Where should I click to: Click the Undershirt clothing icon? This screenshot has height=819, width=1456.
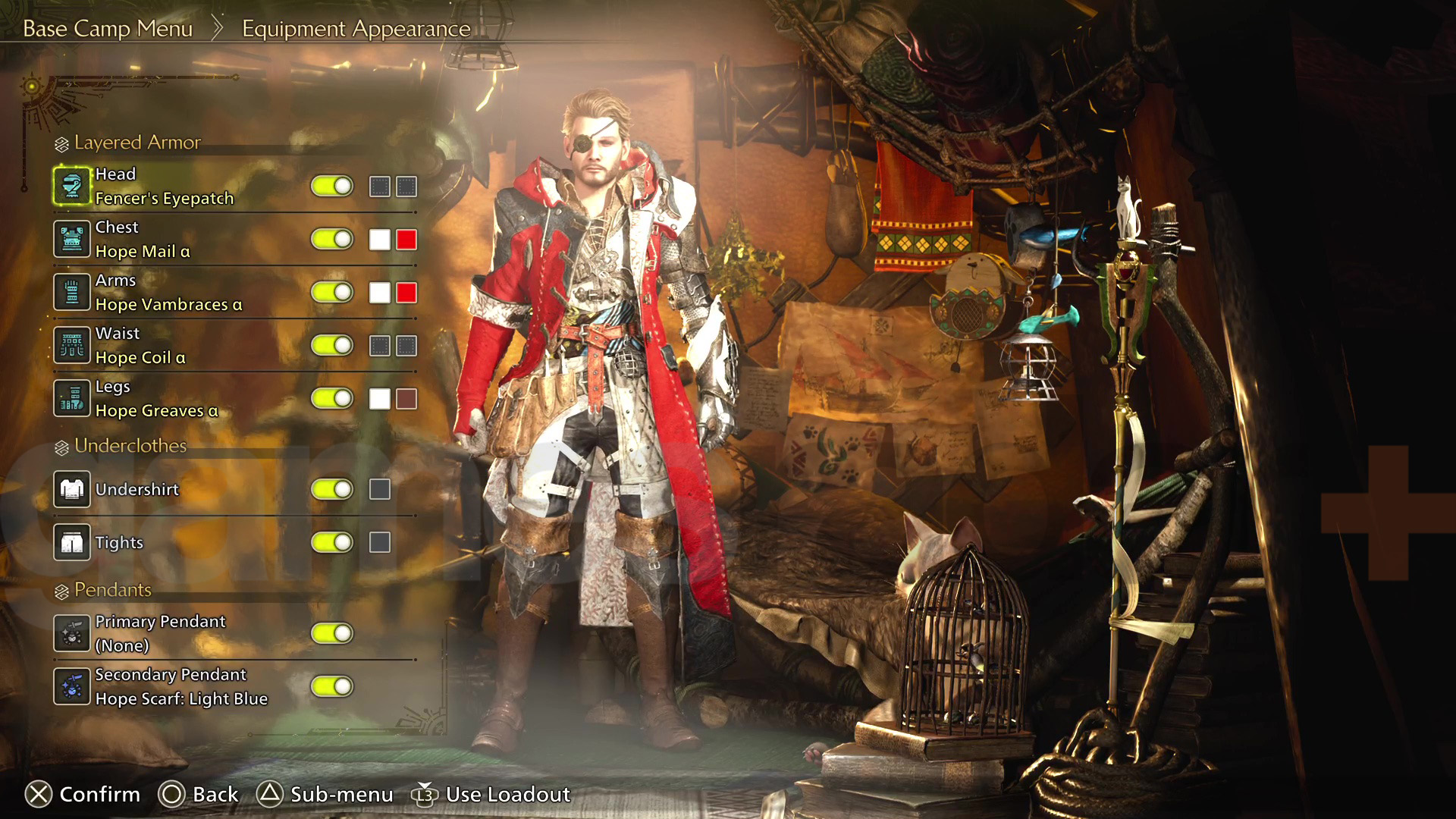(72, 489)
